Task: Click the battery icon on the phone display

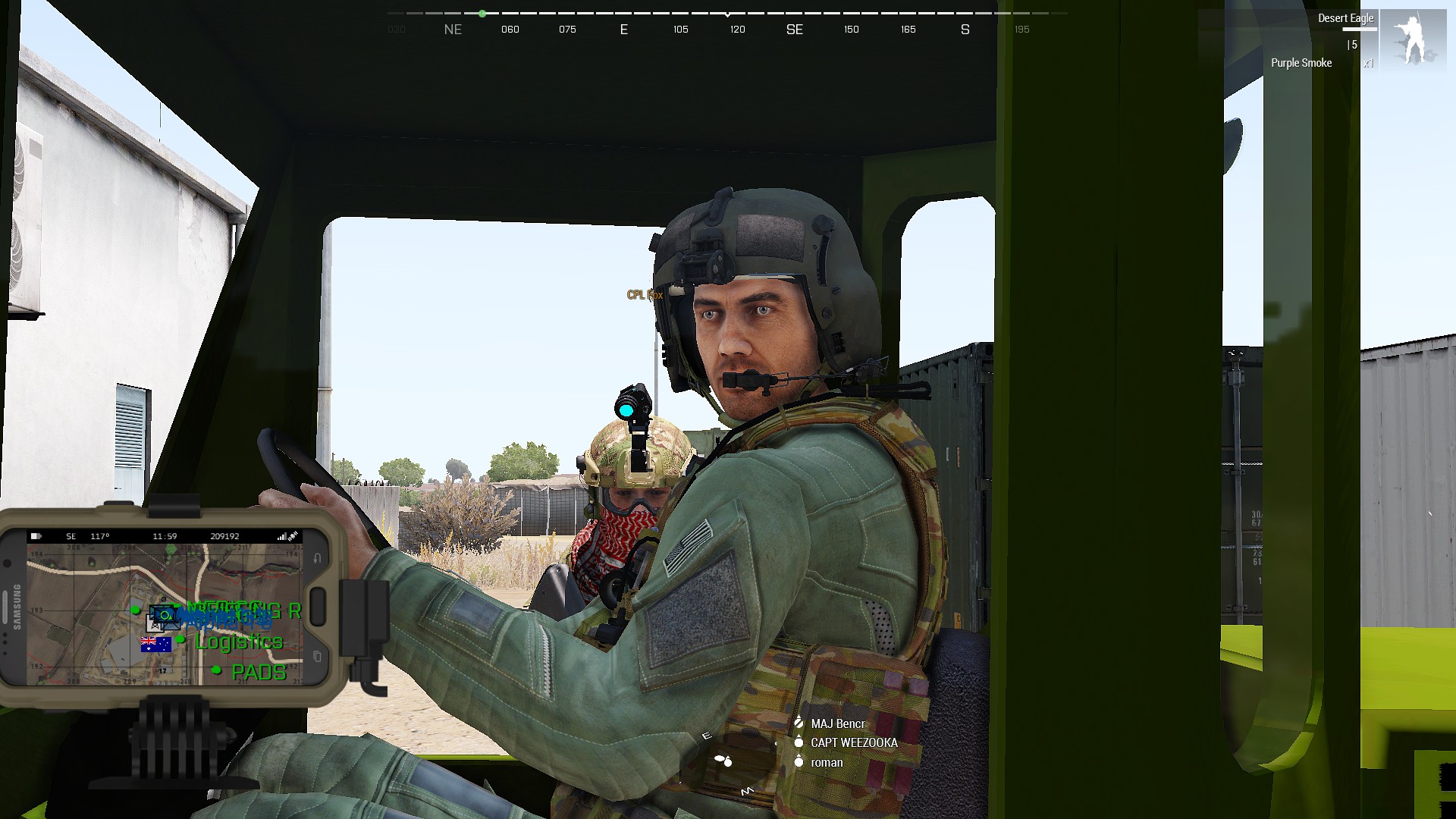Action: pos(34,536)
